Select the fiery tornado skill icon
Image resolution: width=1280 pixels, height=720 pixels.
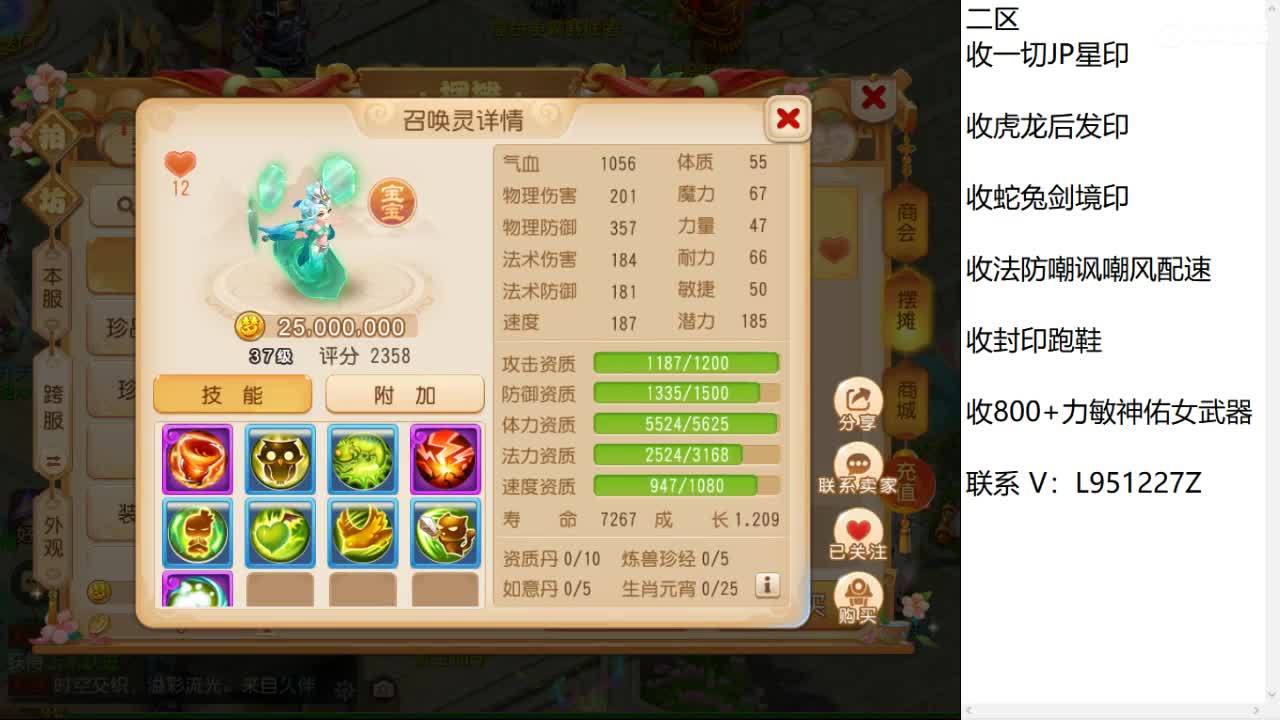(197, 459)
